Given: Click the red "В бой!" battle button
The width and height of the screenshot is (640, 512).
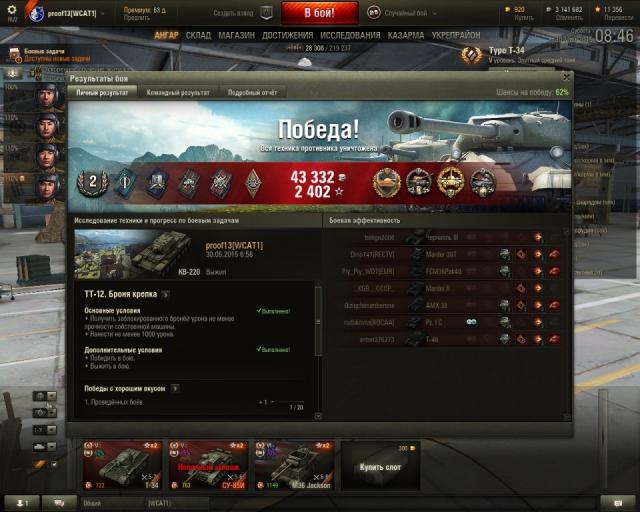Looking at the screenshot, I should [318, 13].
